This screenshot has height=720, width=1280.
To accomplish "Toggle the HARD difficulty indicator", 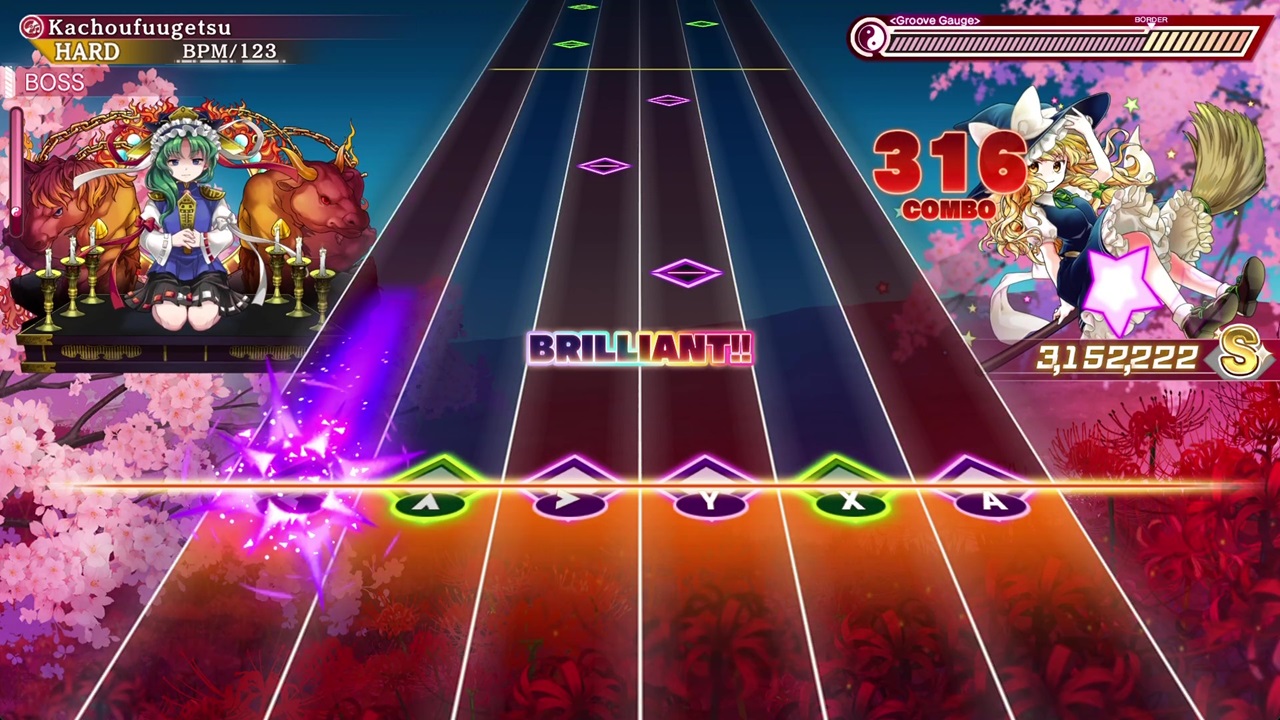I will [x=86, y=51].
